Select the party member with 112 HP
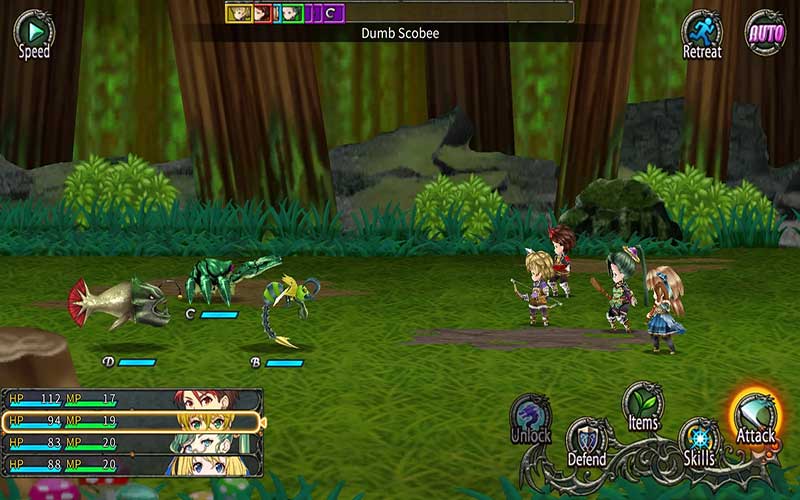Image resolution: width=800 pixels, height=500 pixels. (x=132, y=399)
